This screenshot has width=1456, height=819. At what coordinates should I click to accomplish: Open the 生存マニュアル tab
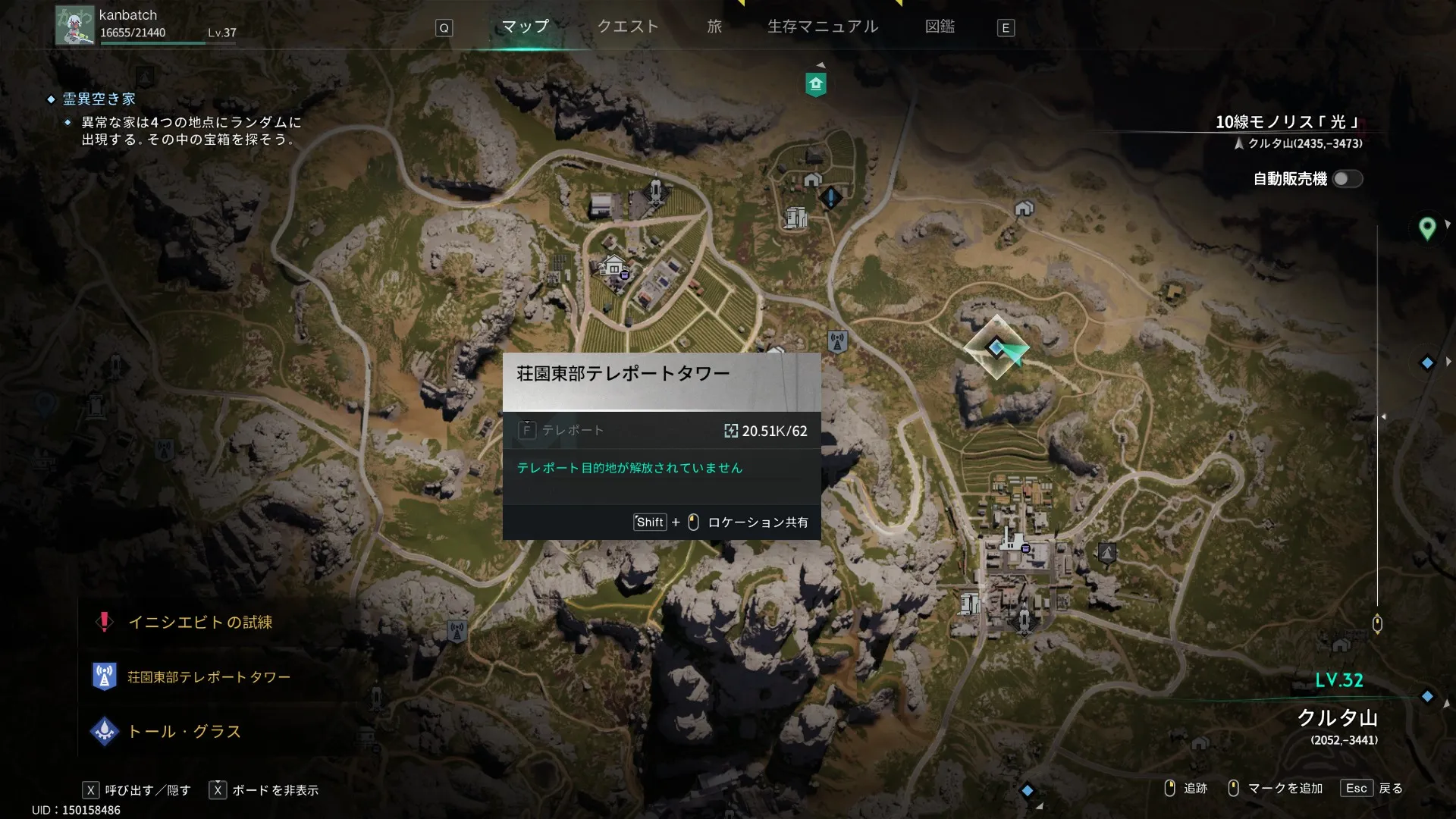(823, 27)
